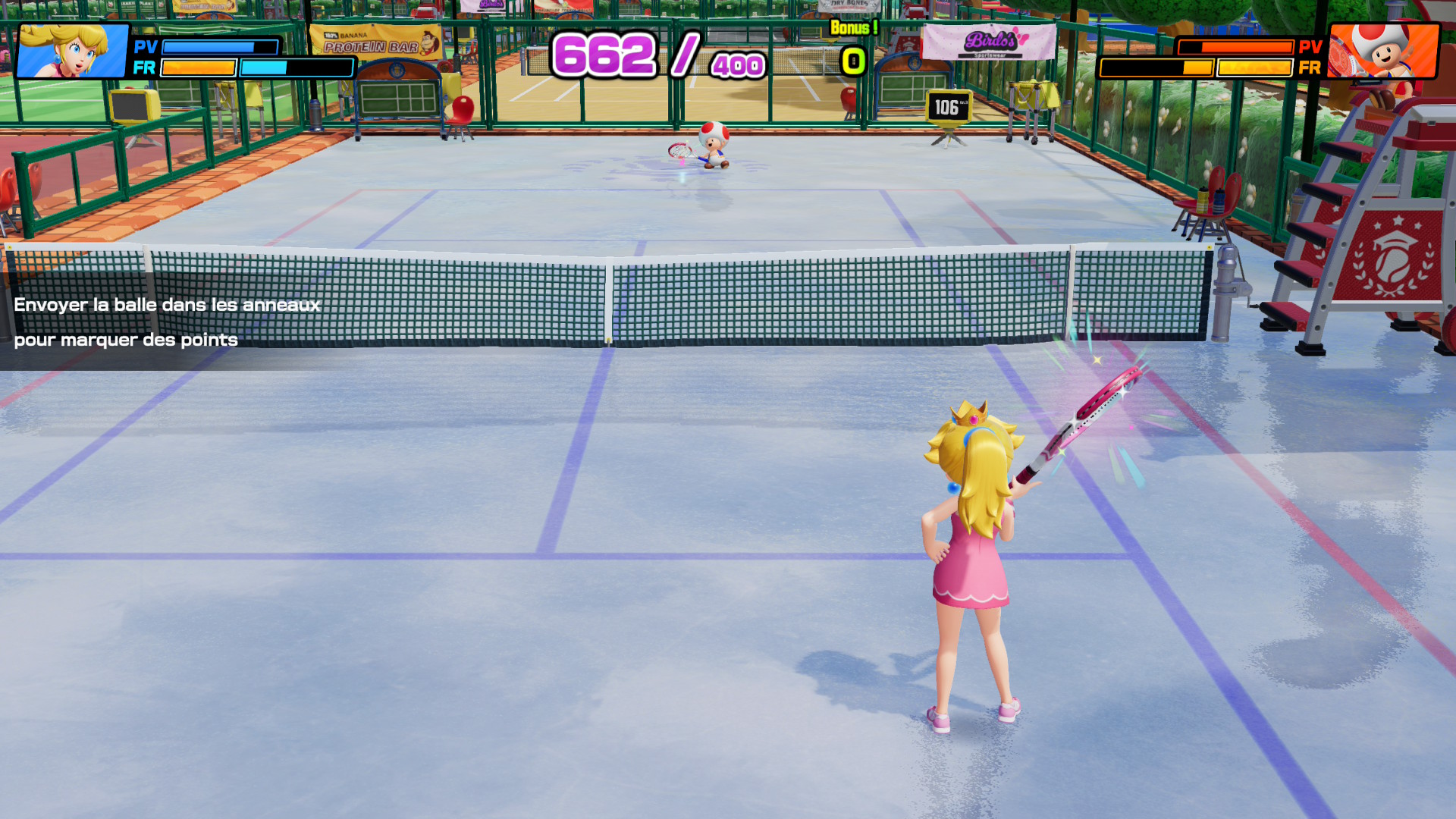Click Peach's player portrait

point(73,51)
